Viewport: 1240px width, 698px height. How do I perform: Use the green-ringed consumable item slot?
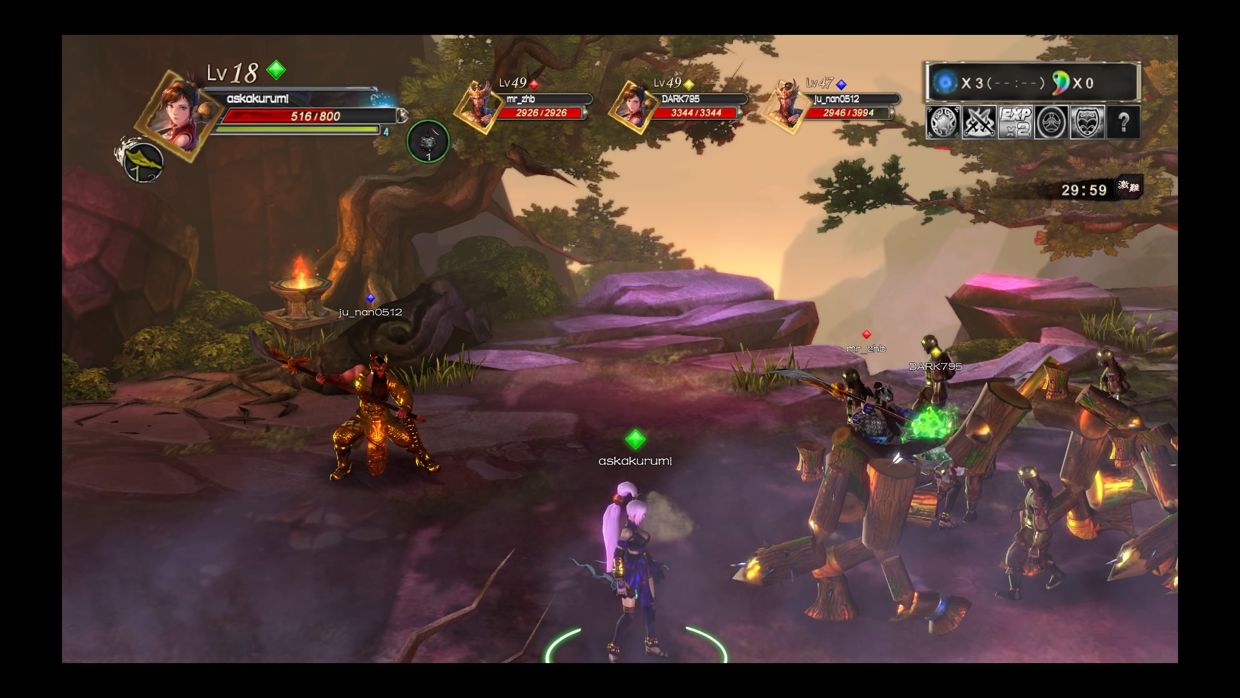[428, 140]
